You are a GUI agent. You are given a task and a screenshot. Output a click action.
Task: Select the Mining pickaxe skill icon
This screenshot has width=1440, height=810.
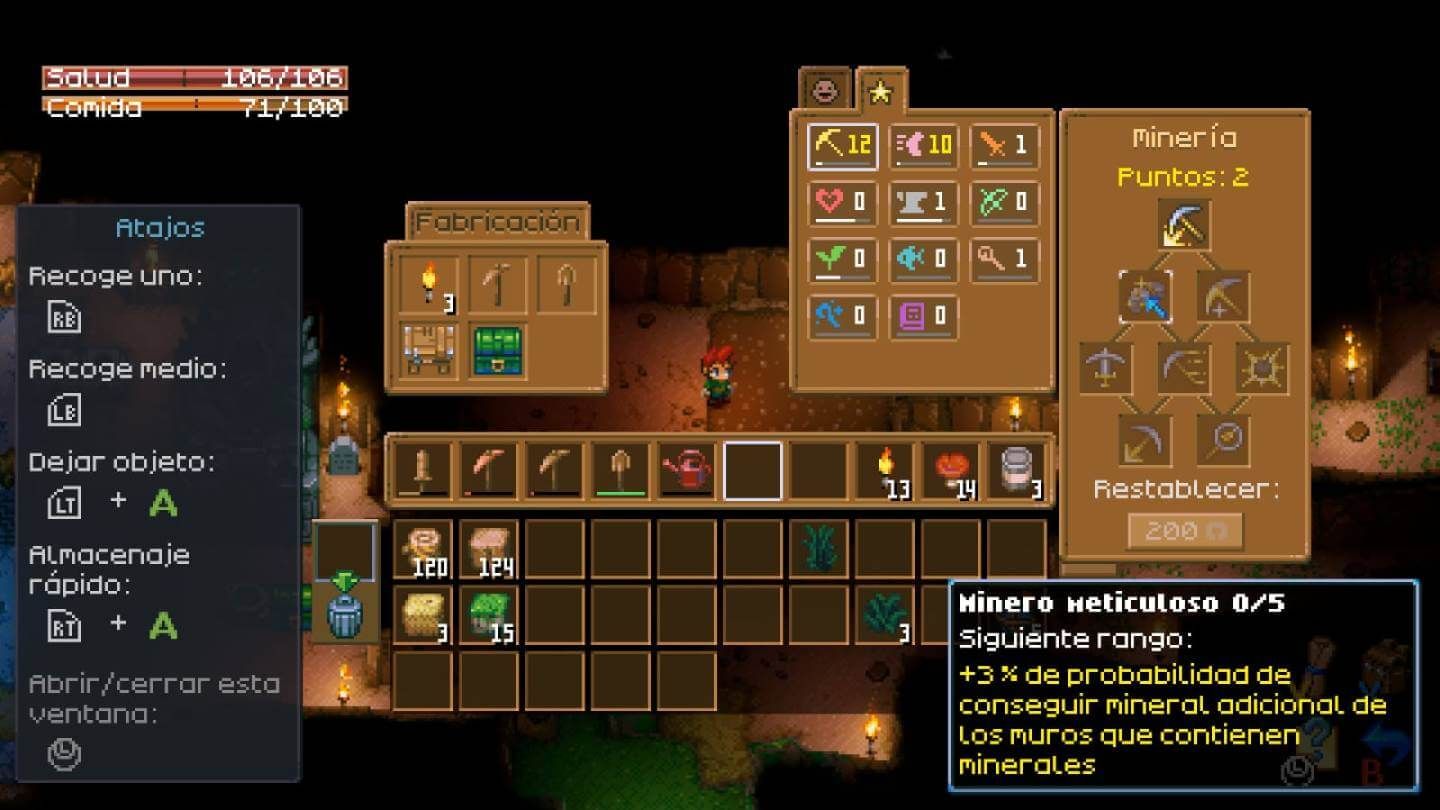pyautogui.click(x=841, y=146)
